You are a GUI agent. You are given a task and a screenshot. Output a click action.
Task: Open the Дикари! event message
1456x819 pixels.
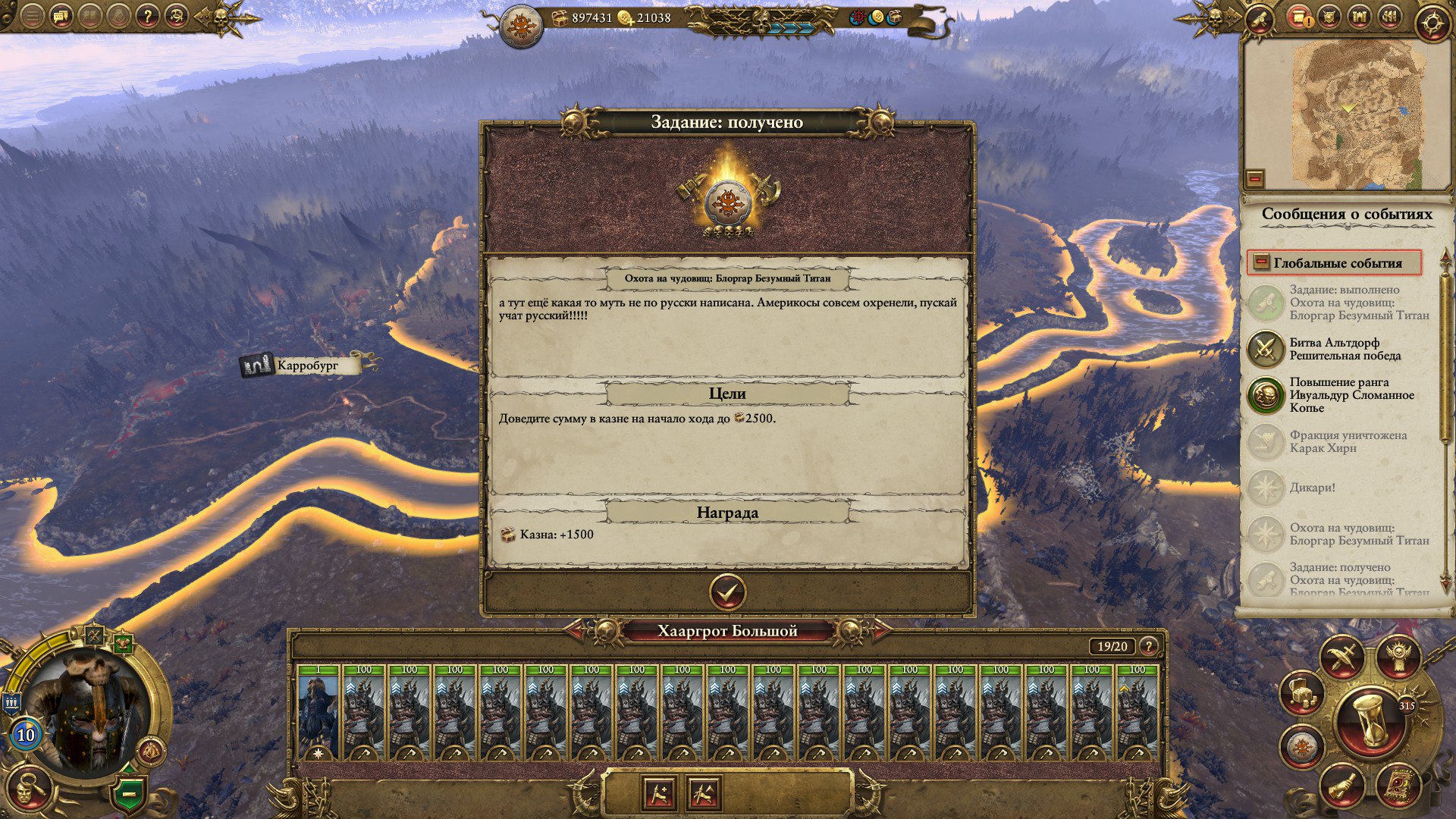pos(1312,488)
